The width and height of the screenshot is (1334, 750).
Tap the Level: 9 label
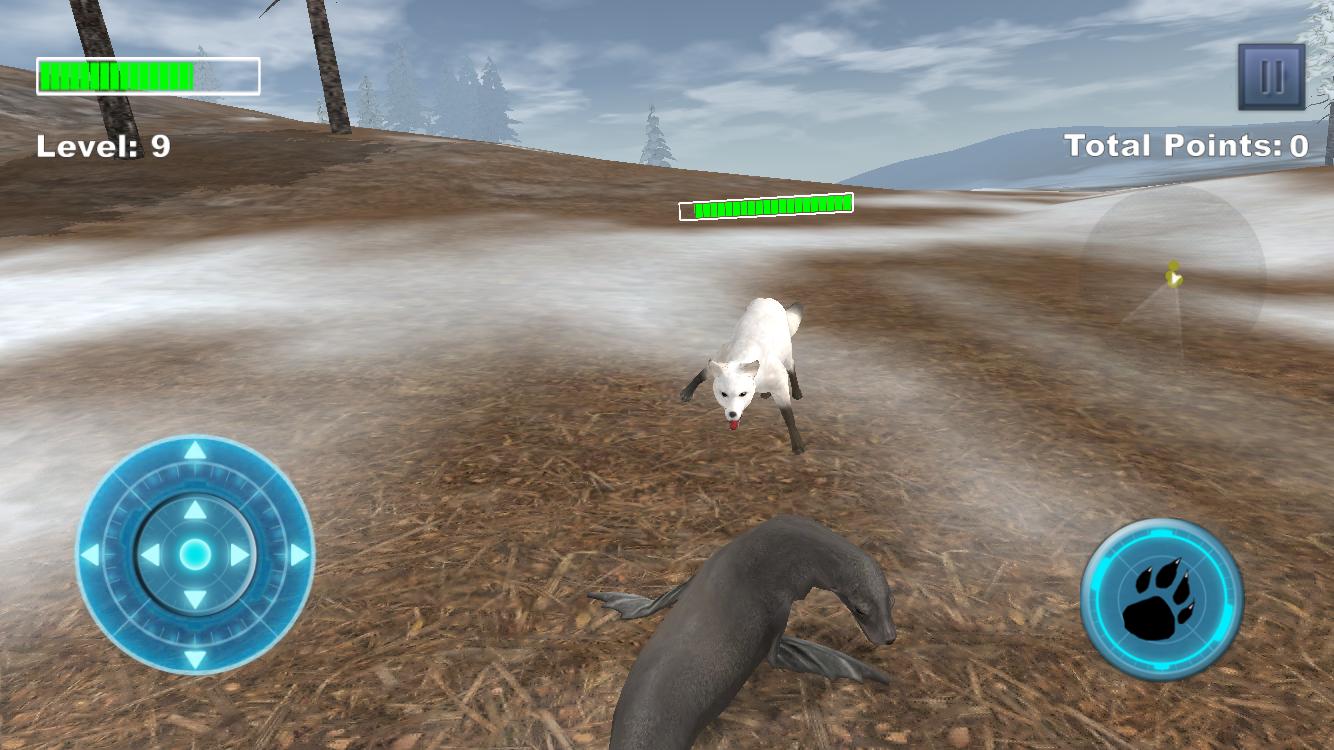[x=106, y=146]
